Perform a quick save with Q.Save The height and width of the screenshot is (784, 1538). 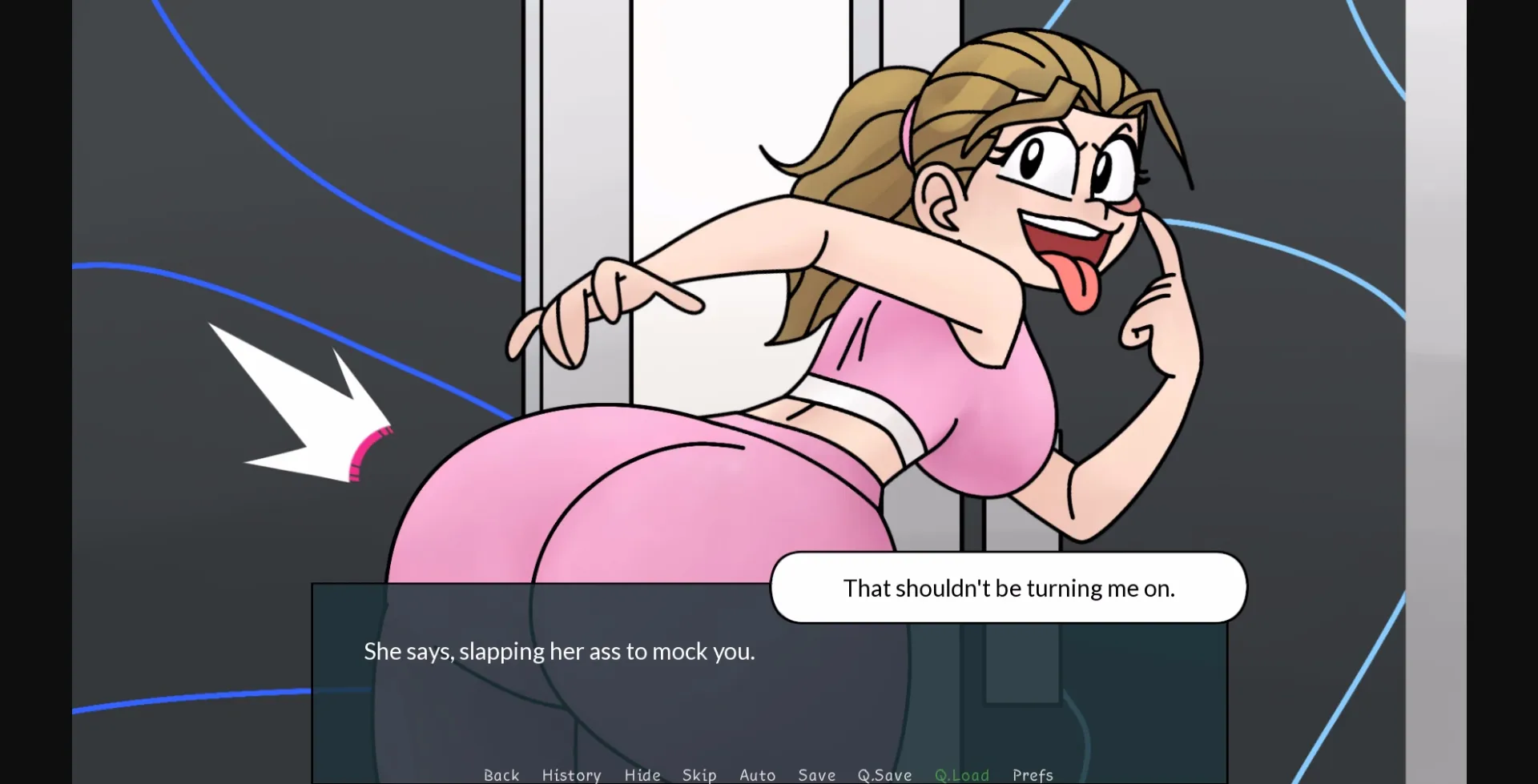(x=884, y=774)
